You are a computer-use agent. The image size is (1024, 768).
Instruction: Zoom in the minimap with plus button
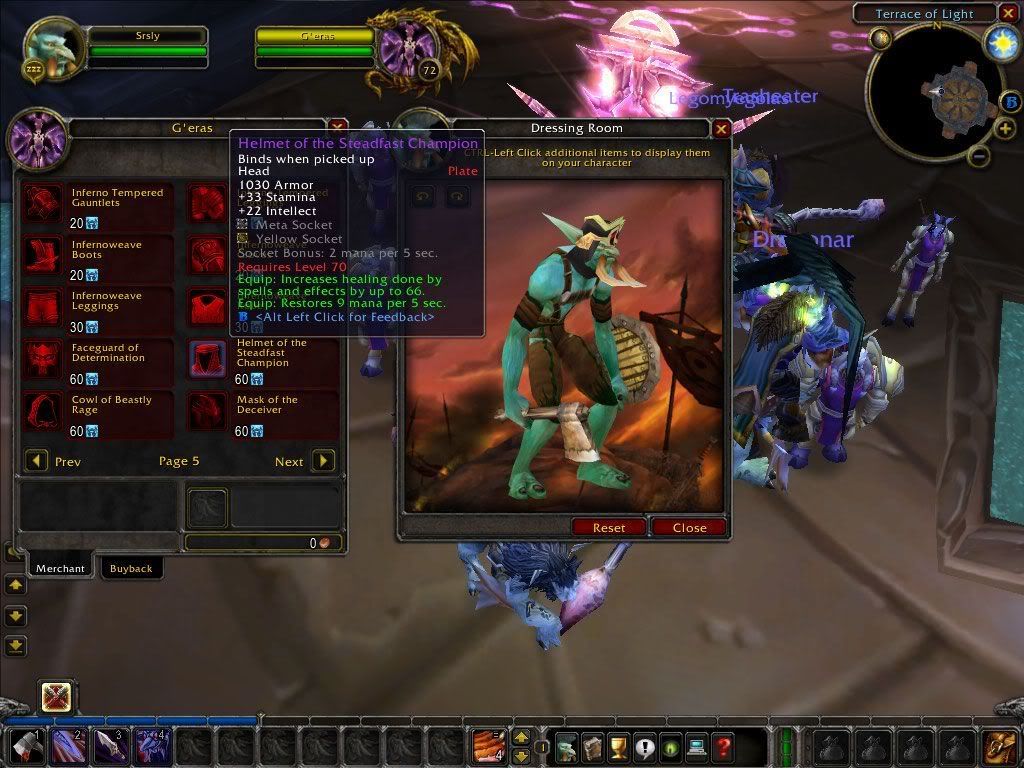tap(1003, 130)
